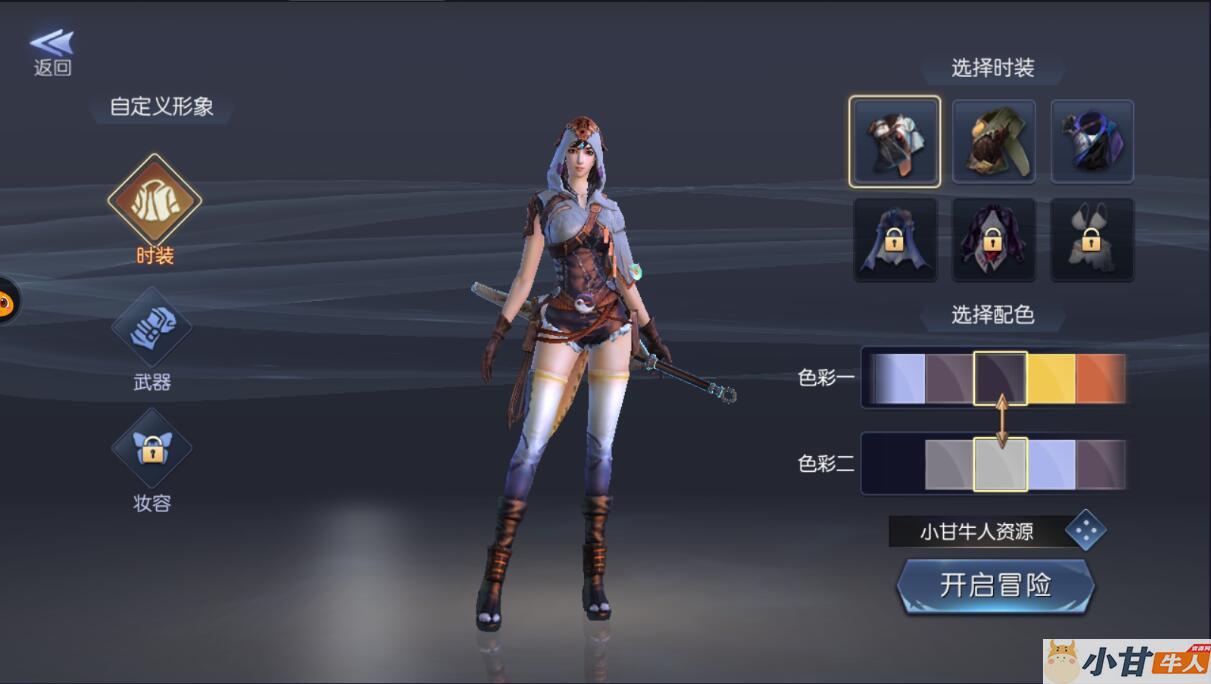Click the character name field 小甘牛人资源
The height and width of the screenshot is (684, 1211).
pos(975,532)
